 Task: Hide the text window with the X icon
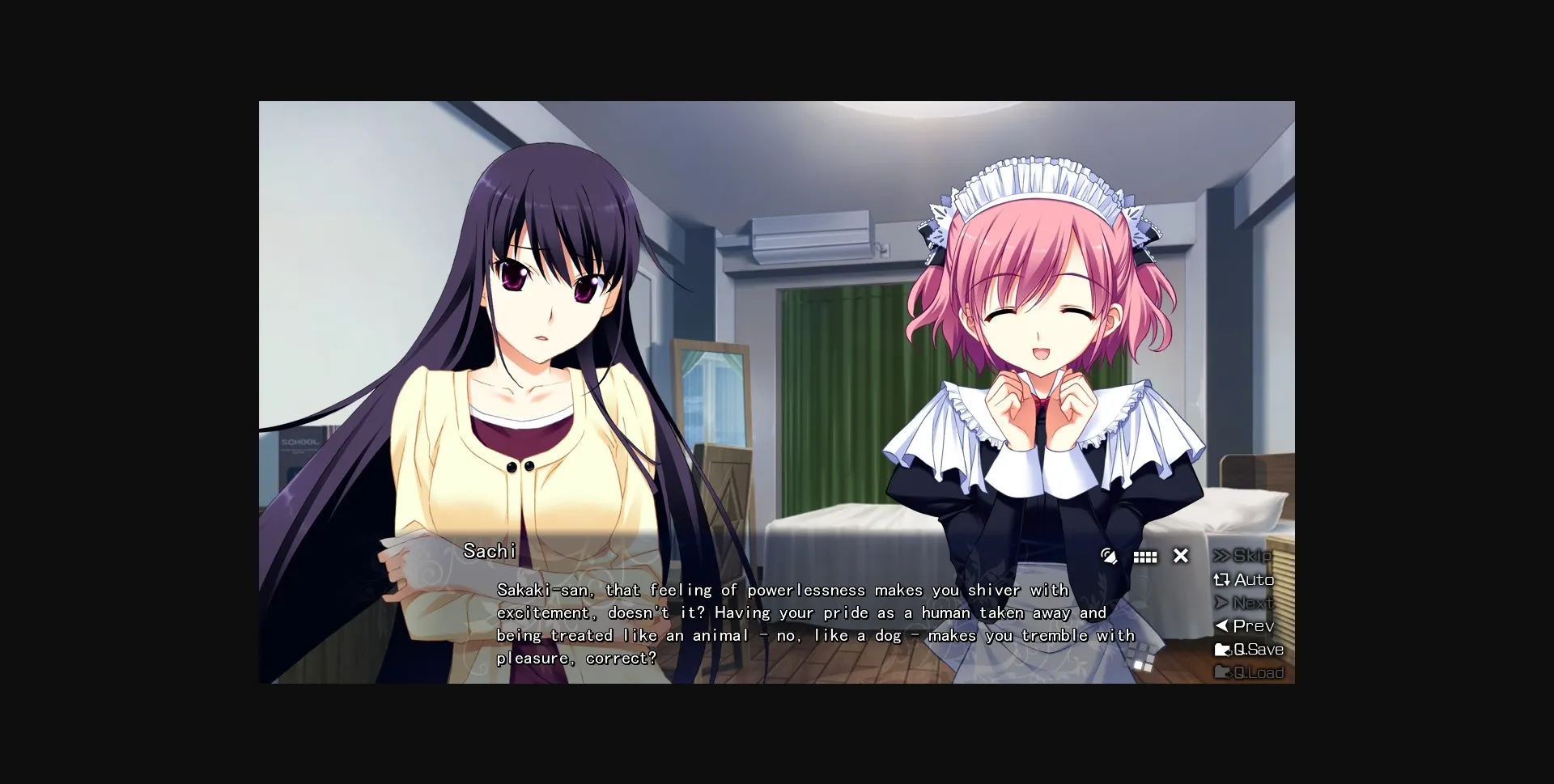[1181, 556]
